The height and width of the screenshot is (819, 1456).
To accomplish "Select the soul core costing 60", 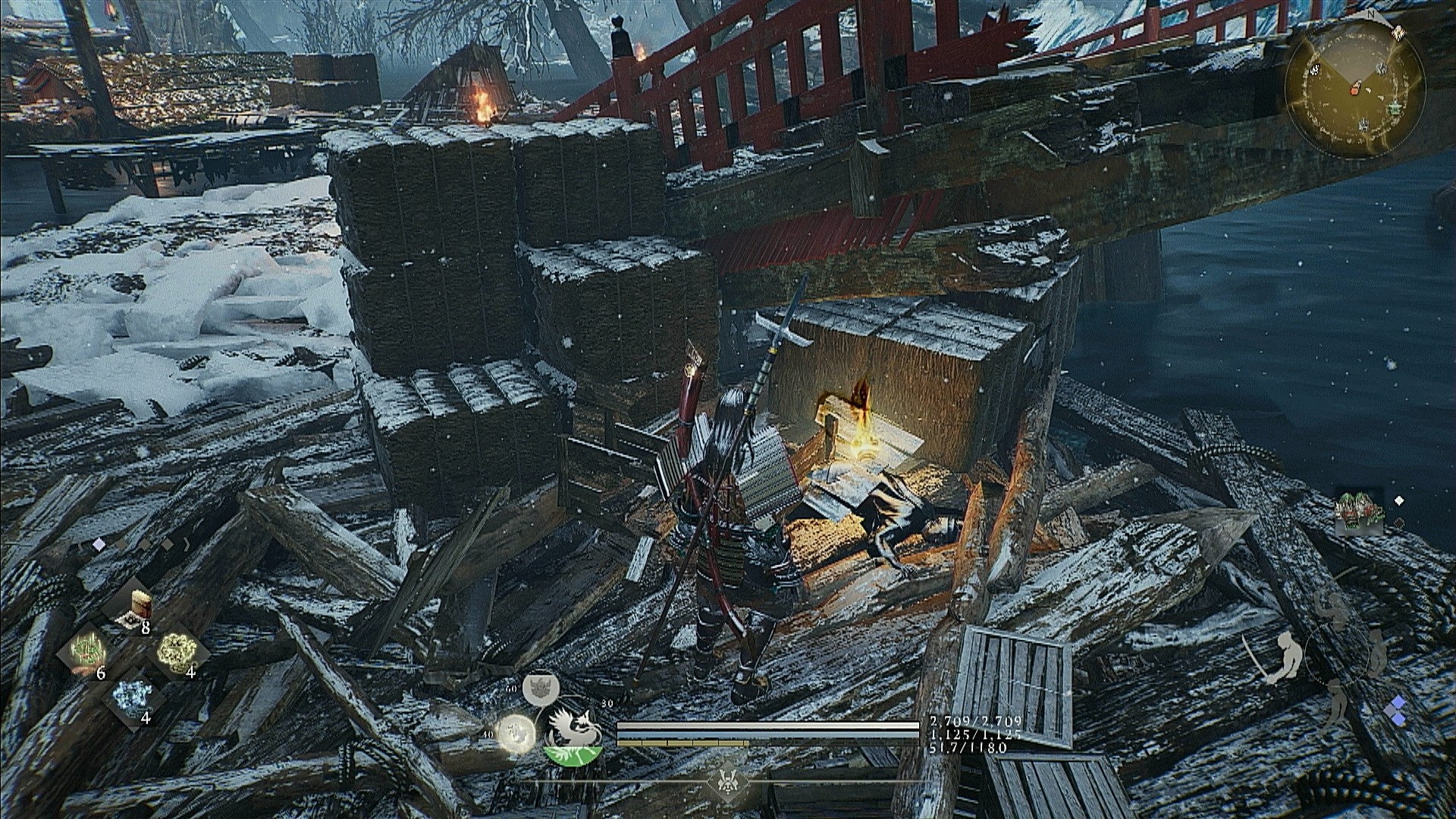I will pos(540,686).
